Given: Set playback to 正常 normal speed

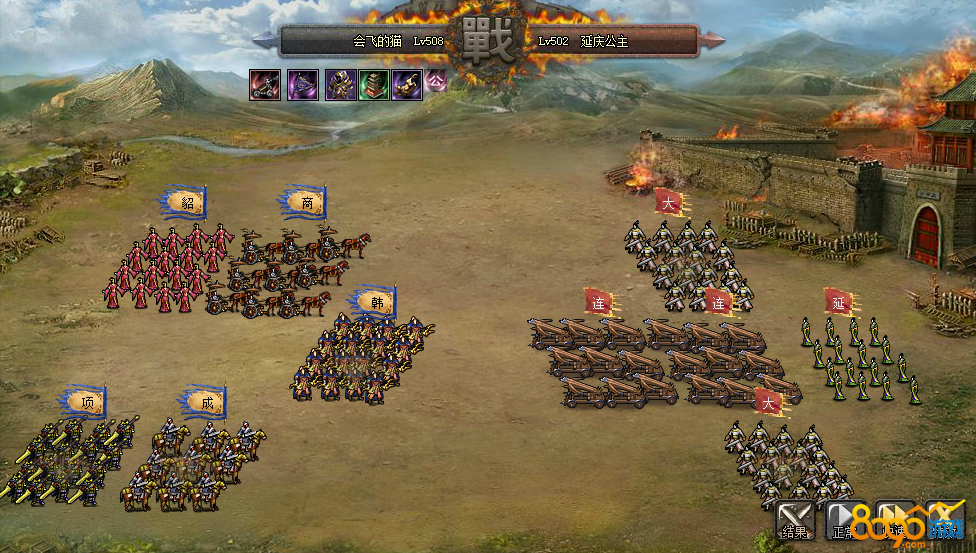Looking at the screenshot, I should [x=844, y=520].
